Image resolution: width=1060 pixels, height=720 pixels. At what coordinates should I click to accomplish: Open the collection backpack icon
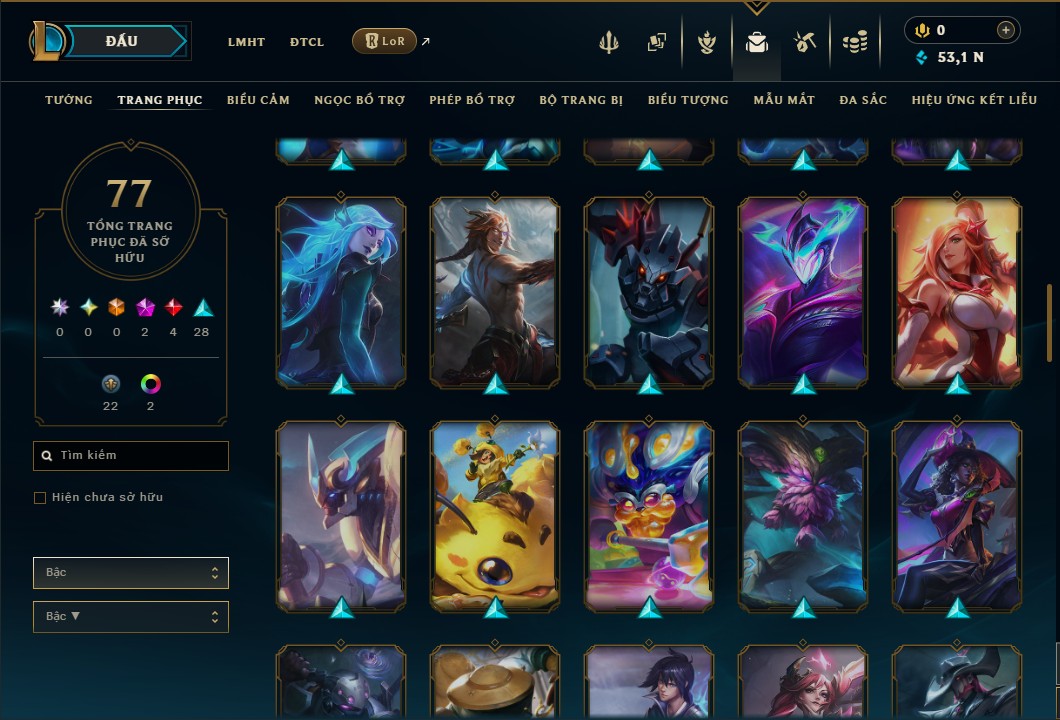[x=757, y=42]
